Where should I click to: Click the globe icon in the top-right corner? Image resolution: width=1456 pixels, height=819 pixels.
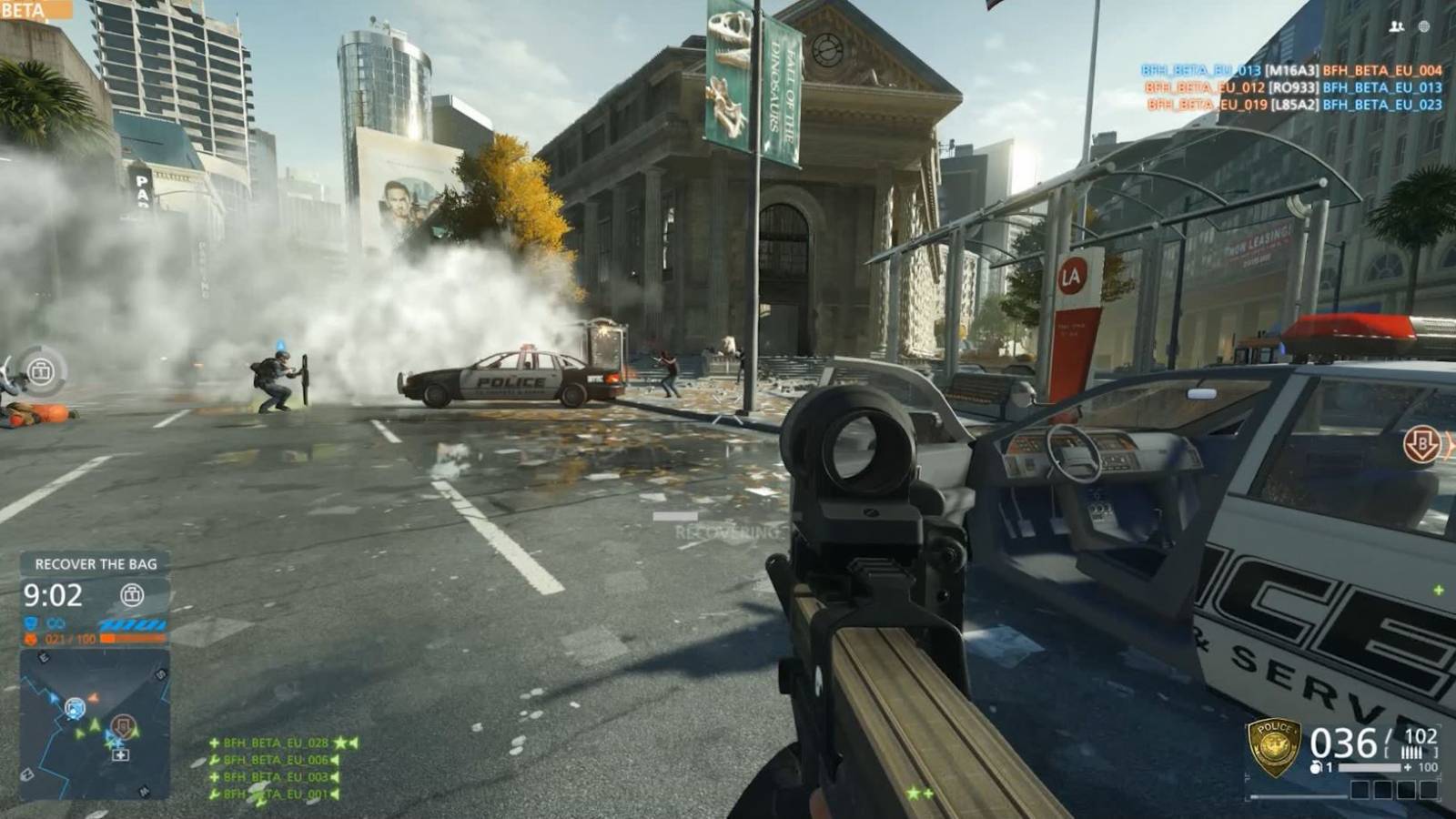coord(1424,27)
